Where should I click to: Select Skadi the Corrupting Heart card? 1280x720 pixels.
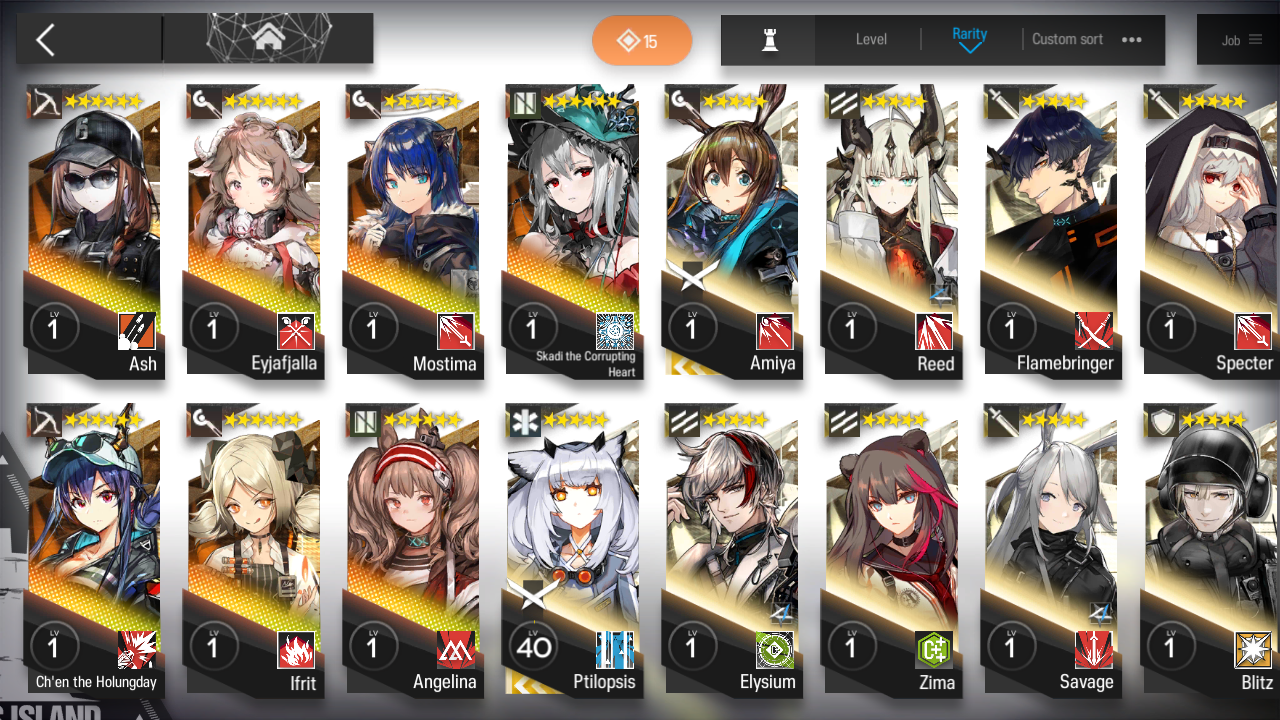pos(573,230)
